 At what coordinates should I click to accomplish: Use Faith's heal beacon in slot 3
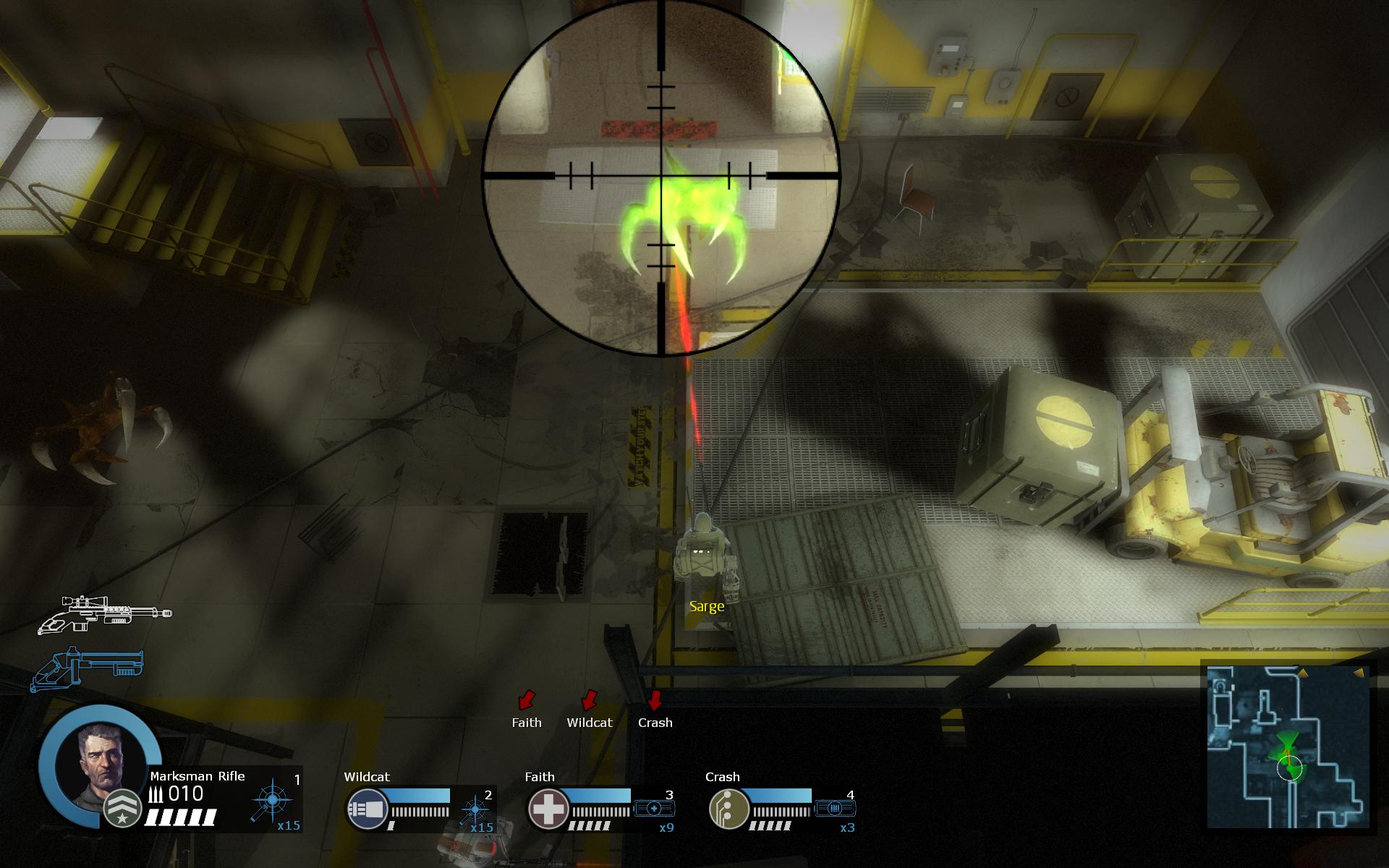[655, 808]
